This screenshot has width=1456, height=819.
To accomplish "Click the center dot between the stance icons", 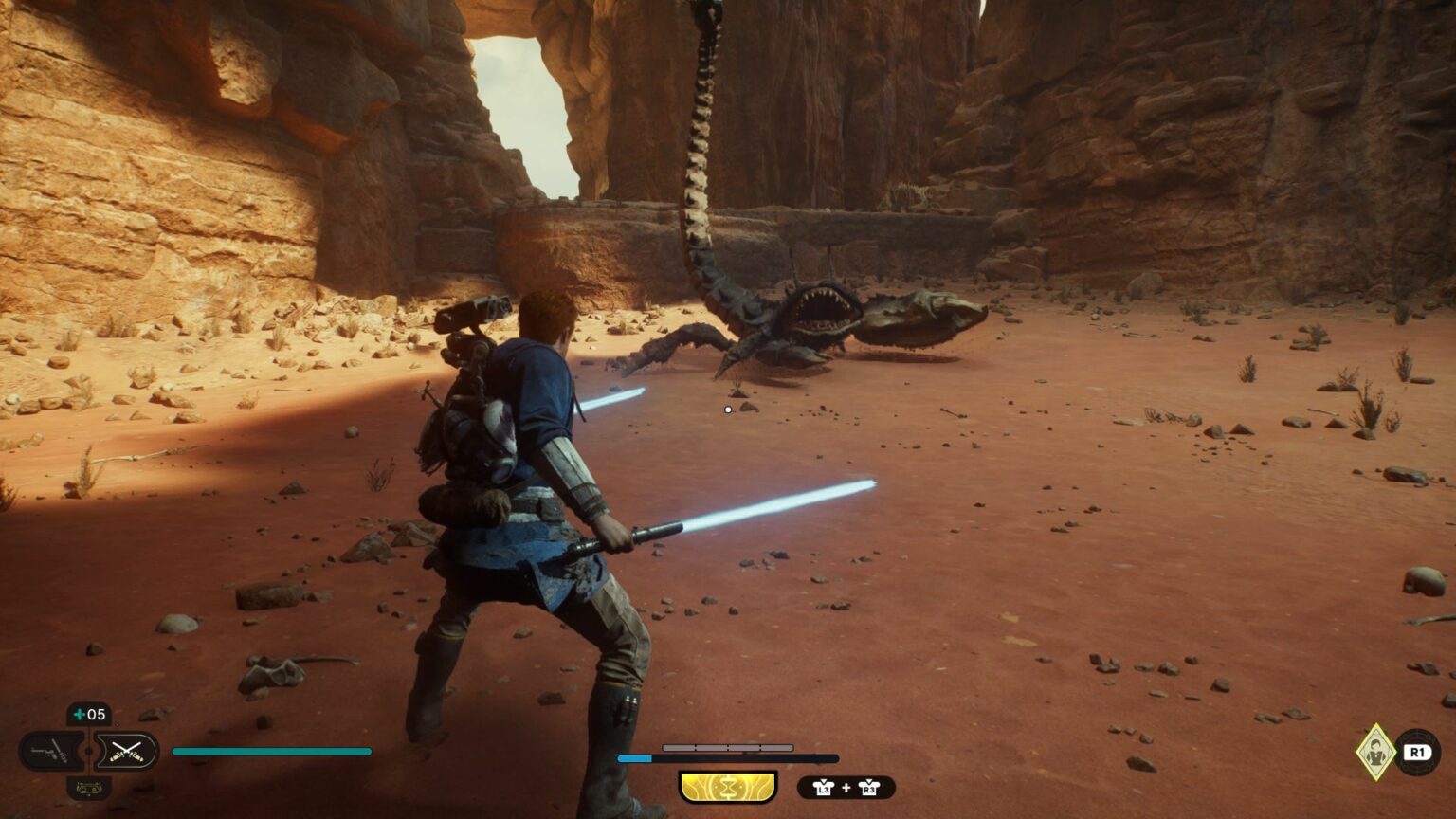I will coord(89,751).
